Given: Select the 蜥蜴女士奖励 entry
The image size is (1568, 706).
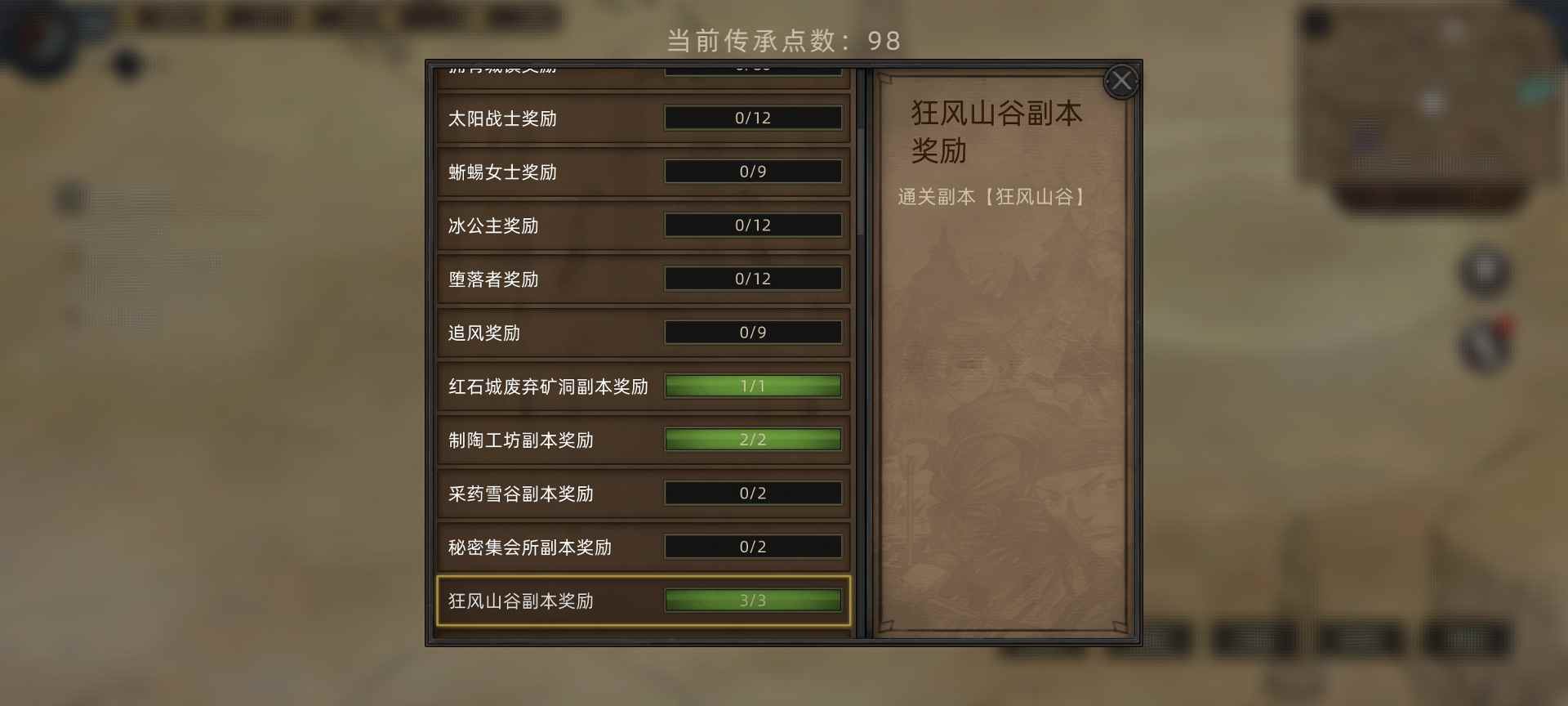Looking at the screenshot, I should coord(643,172).
